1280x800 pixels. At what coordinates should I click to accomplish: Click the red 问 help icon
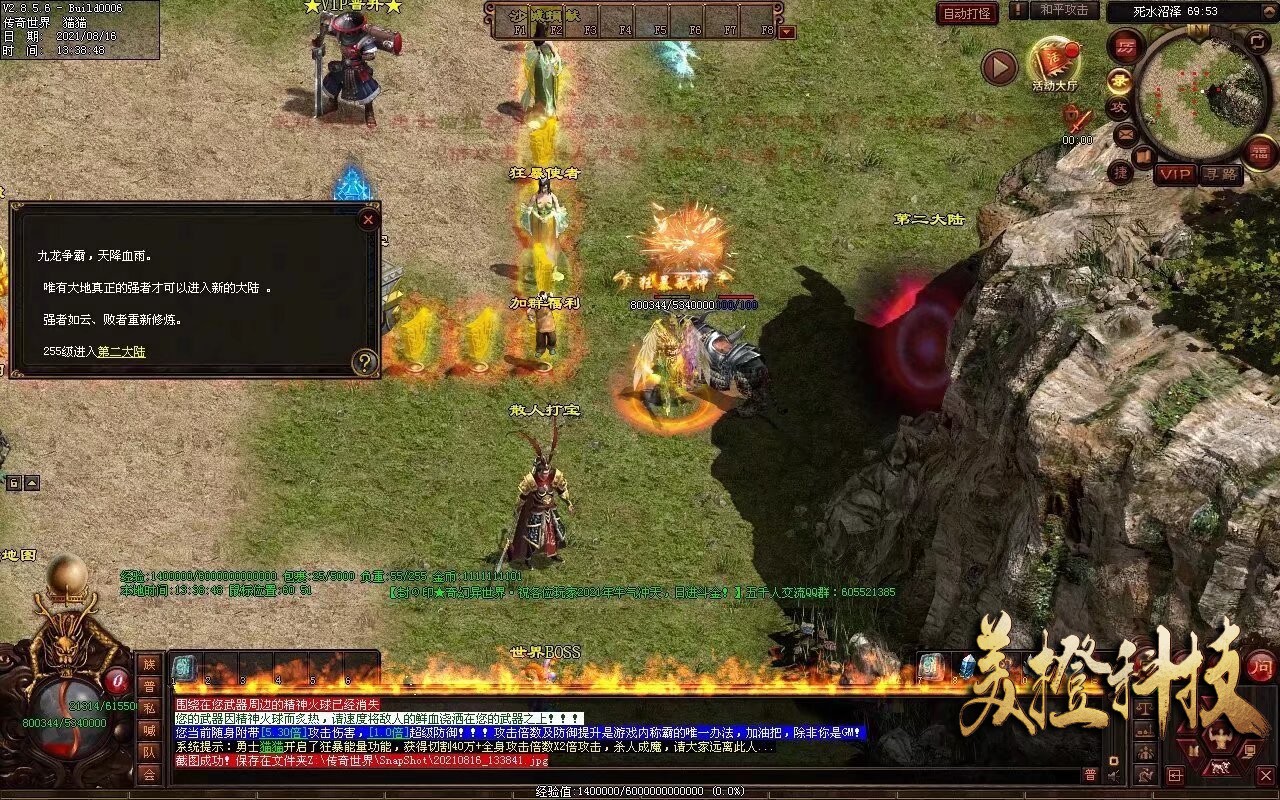click(1260, 668)
